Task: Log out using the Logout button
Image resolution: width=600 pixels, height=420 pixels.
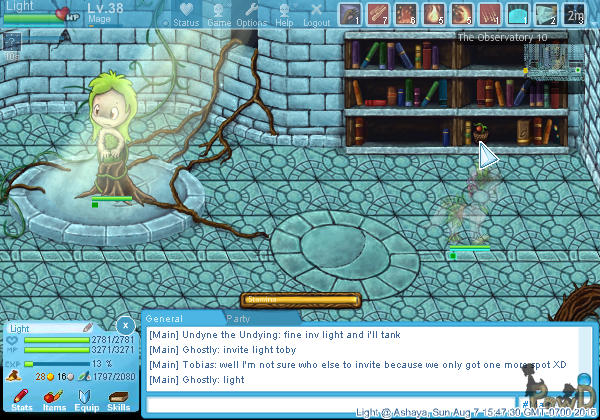Action: point(316,14)
